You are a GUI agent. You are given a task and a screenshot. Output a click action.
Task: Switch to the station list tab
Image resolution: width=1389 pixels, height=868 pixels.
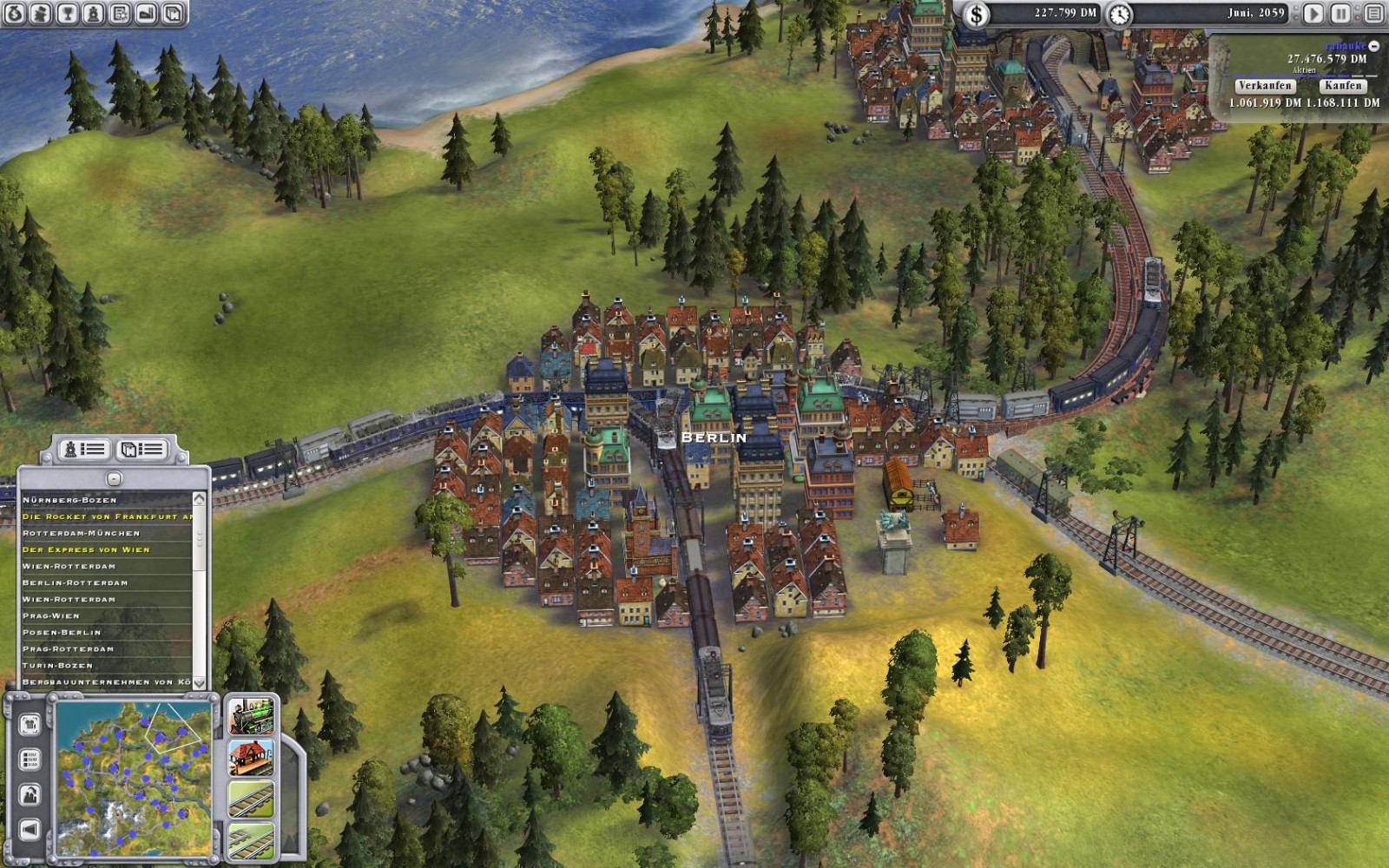pyautogui.click(x=142, y=449)
